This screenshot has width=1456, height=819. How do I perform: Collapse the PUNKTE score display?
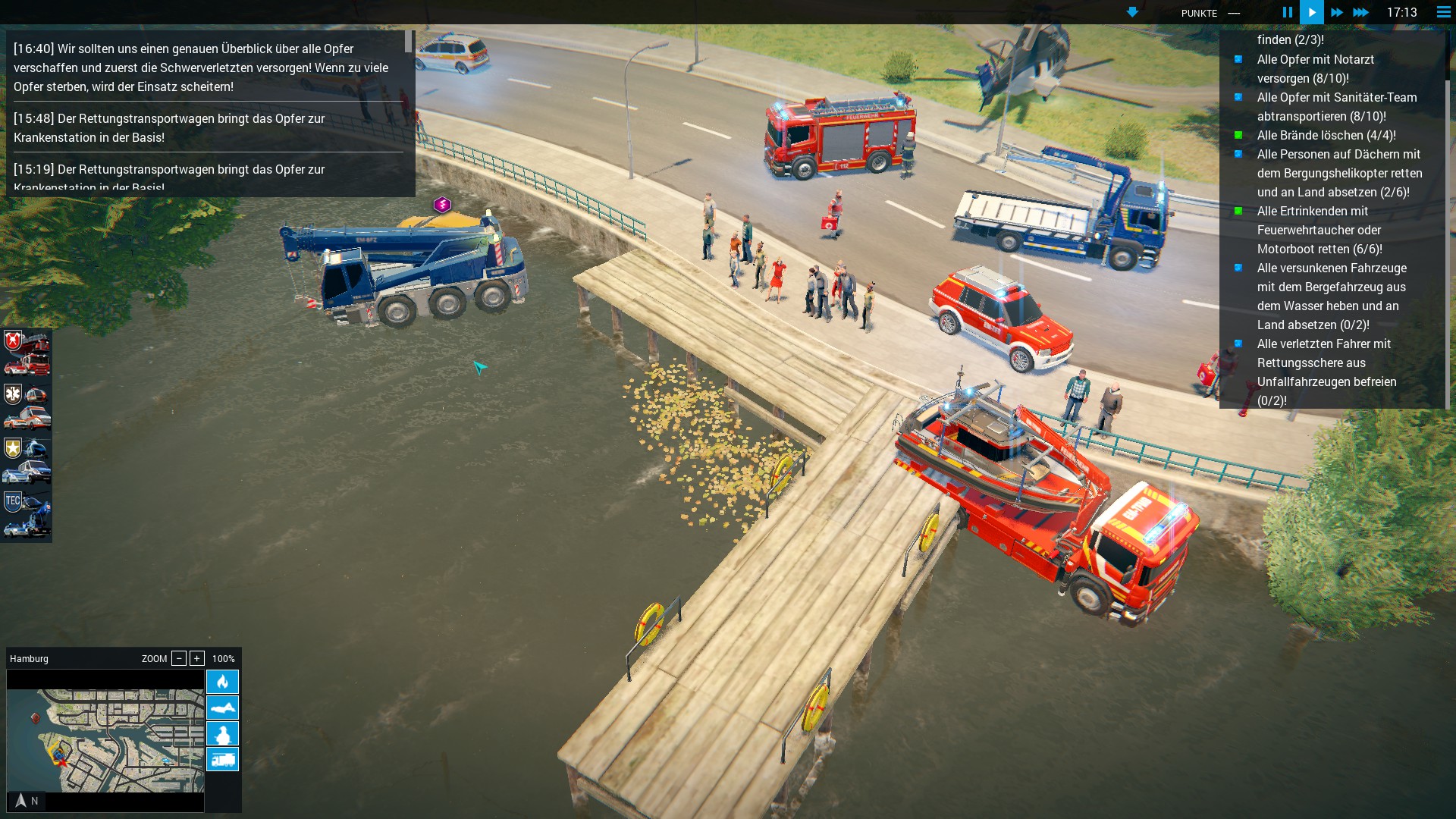coord(1235,13)
